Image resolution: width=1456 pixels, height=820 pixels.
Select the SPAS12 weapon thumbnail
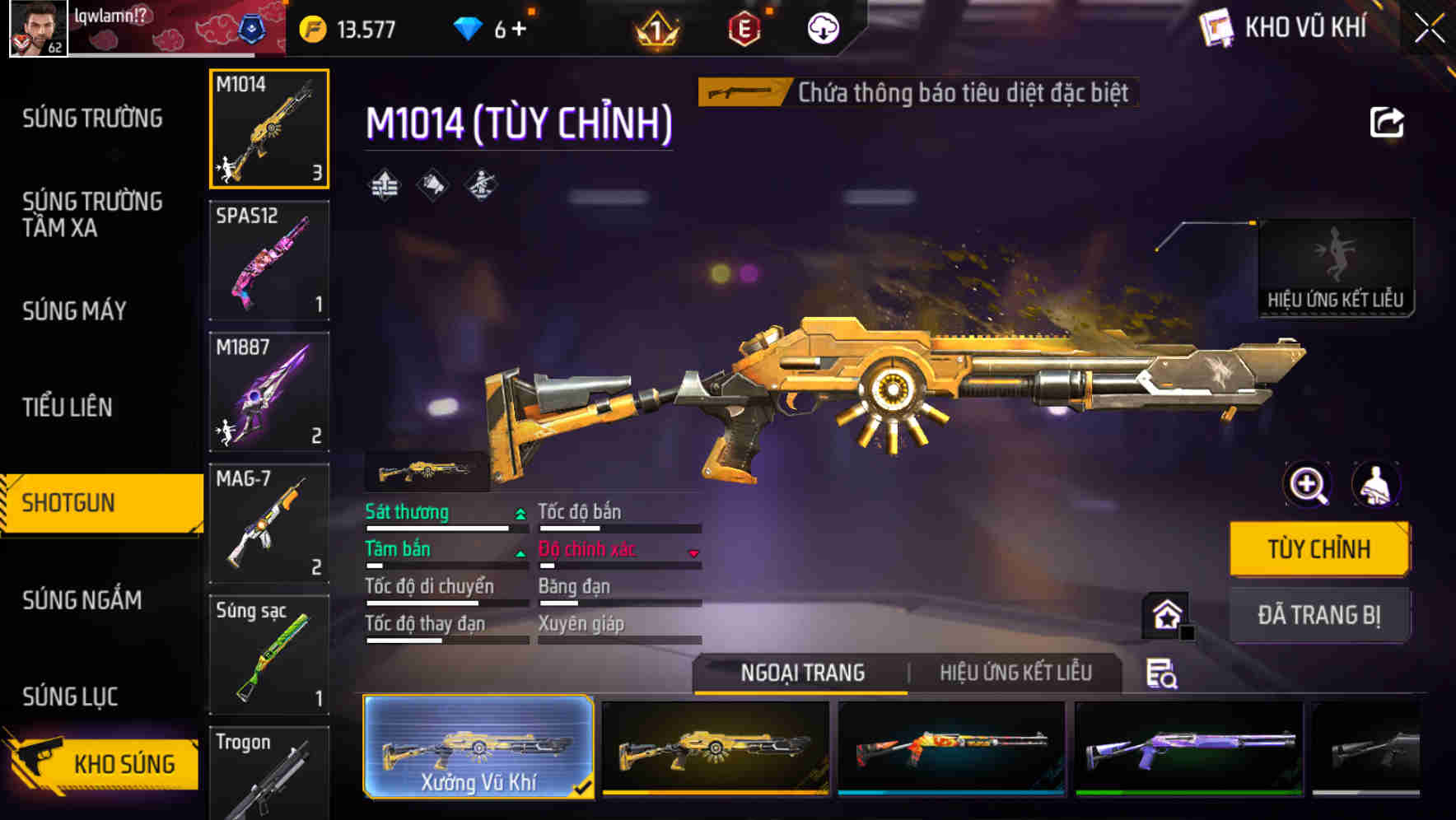[268, 259]
